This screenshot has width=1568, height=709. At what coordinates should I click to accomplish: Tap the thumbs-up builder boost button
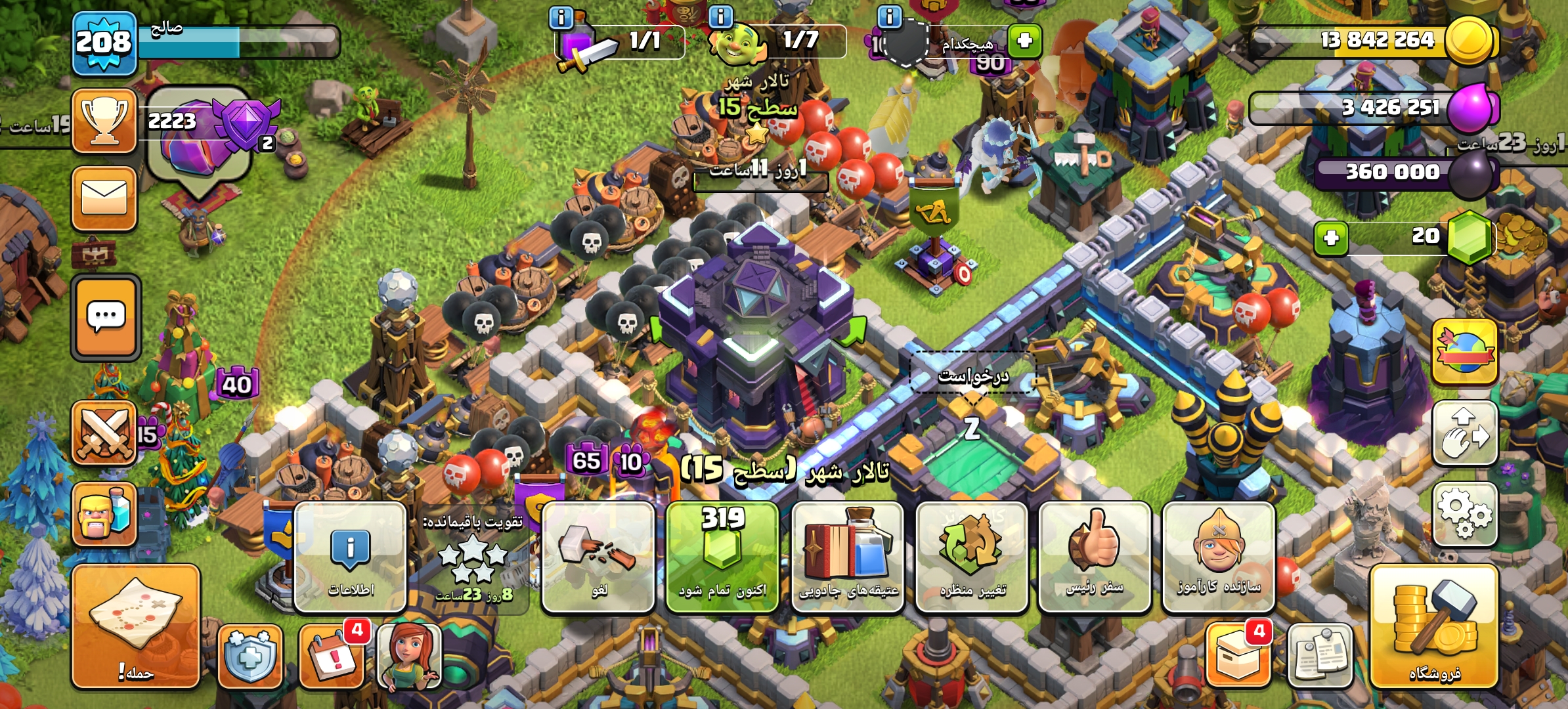coord(1095,557)
